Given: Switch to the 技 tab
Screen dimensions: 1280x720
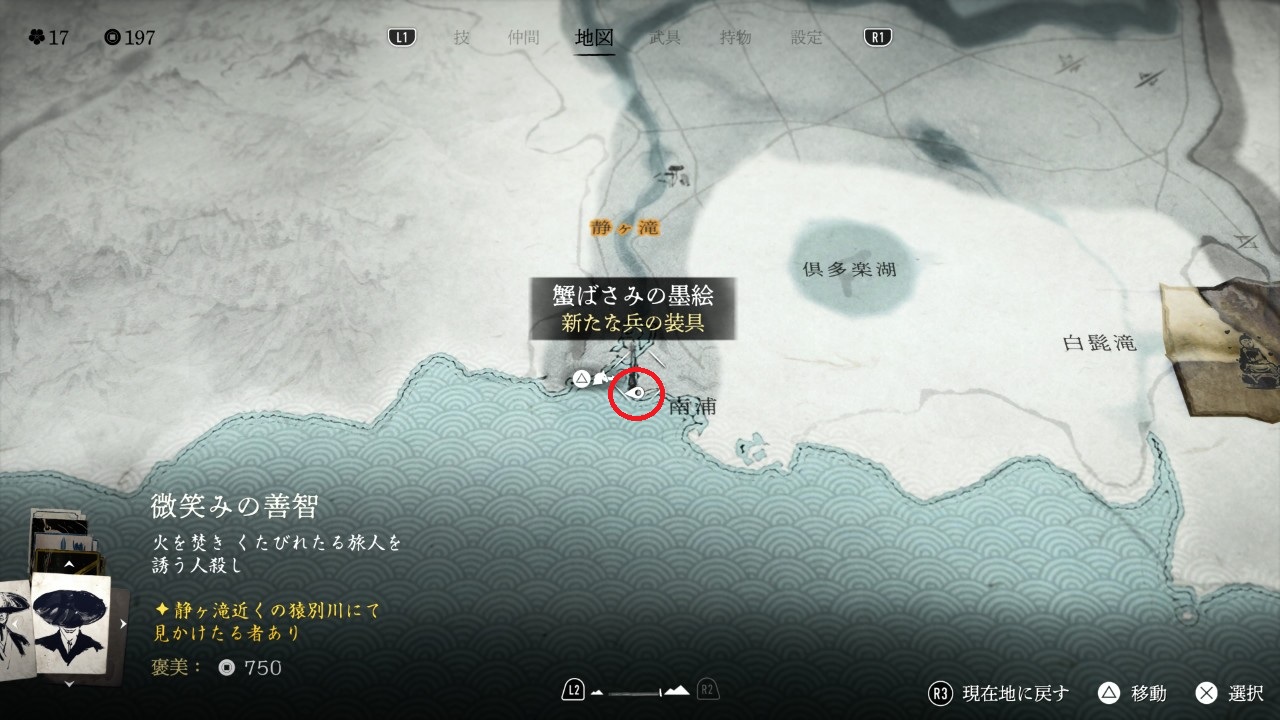Looking at the screenshot, I should [461, 38].
